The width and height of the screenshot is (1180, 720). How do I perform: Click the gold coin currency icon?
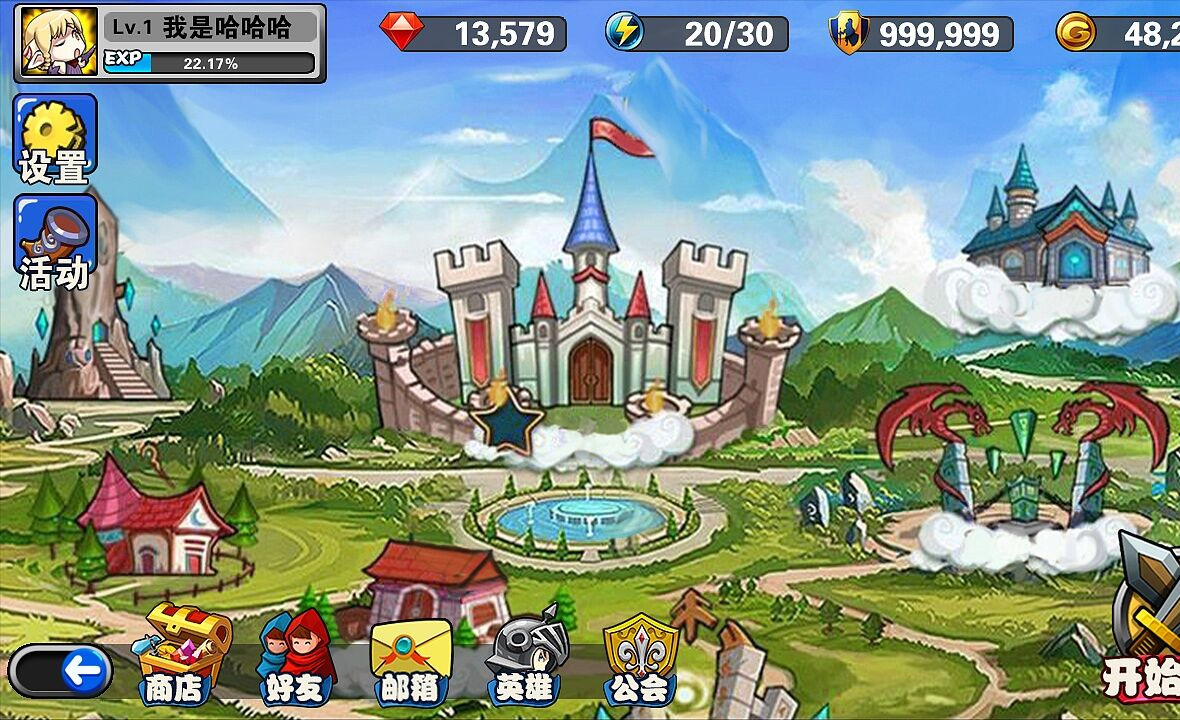pos(1075,32)
